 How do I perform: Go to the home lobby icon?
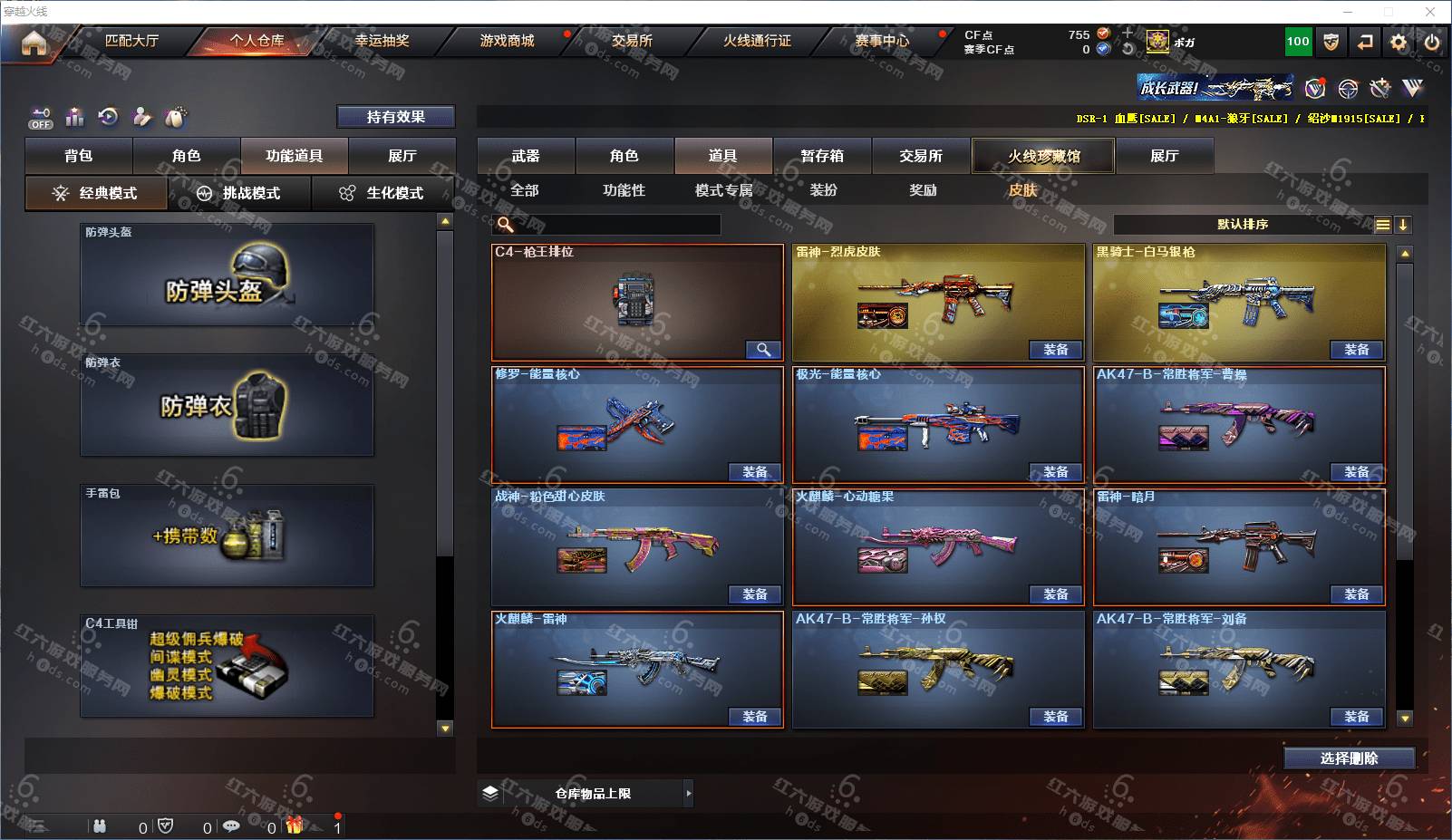tap(34, 43)
